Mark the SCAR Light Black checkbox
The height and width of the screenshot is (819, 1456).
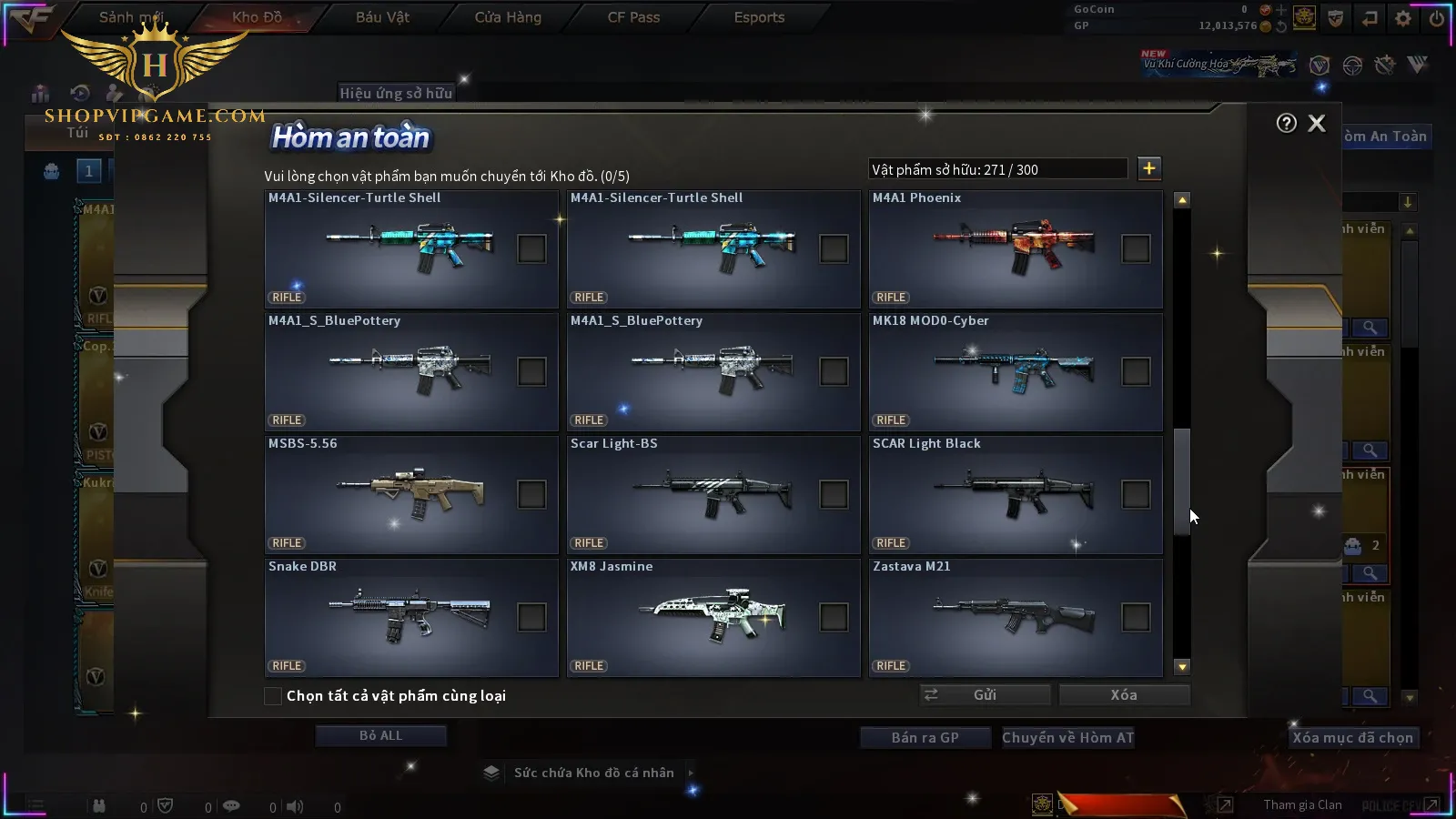tap(1136, 494)
